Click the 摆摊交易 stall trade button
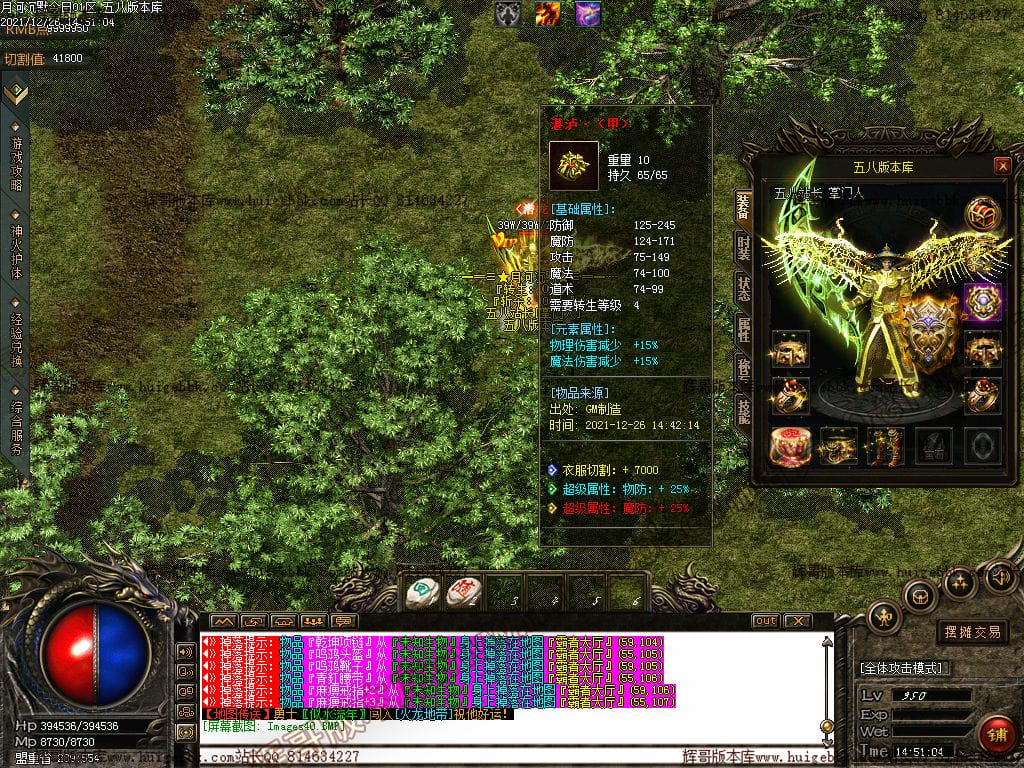Image resolution: width=1024 pixels, height=768 pixels. (x=973, y=632)
